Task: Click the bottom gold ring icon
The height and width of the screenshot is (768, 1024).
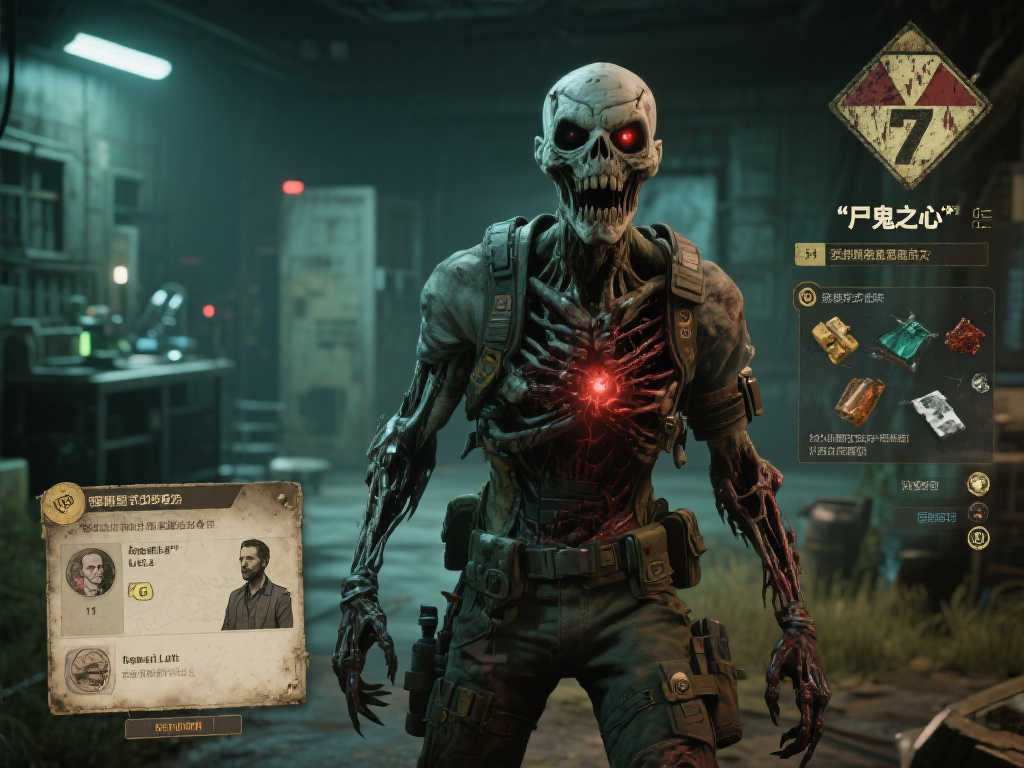Action: tap(978, 538)
